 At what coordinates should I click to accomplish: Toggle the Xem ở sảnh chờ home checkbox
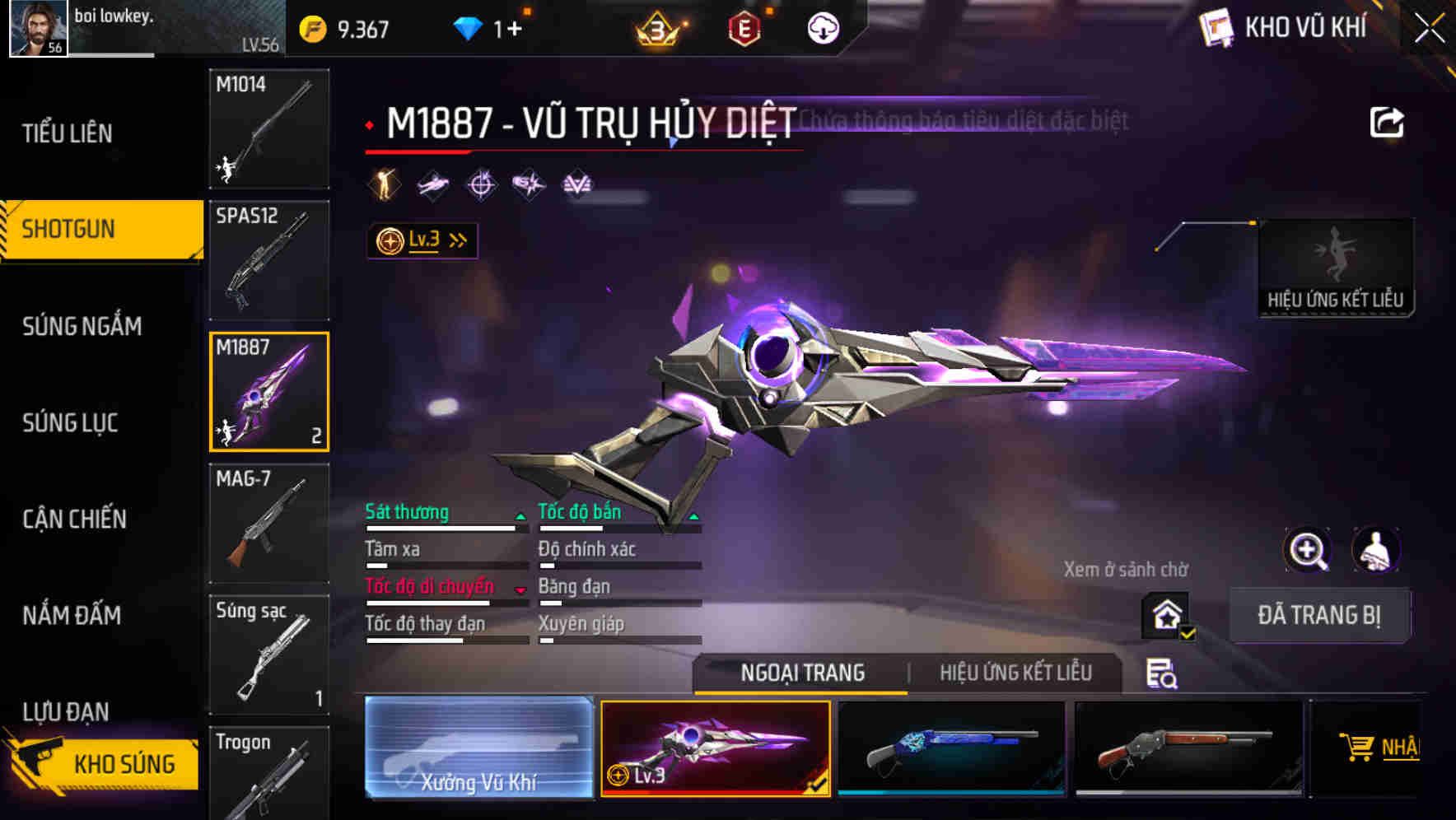point(1165,616)
